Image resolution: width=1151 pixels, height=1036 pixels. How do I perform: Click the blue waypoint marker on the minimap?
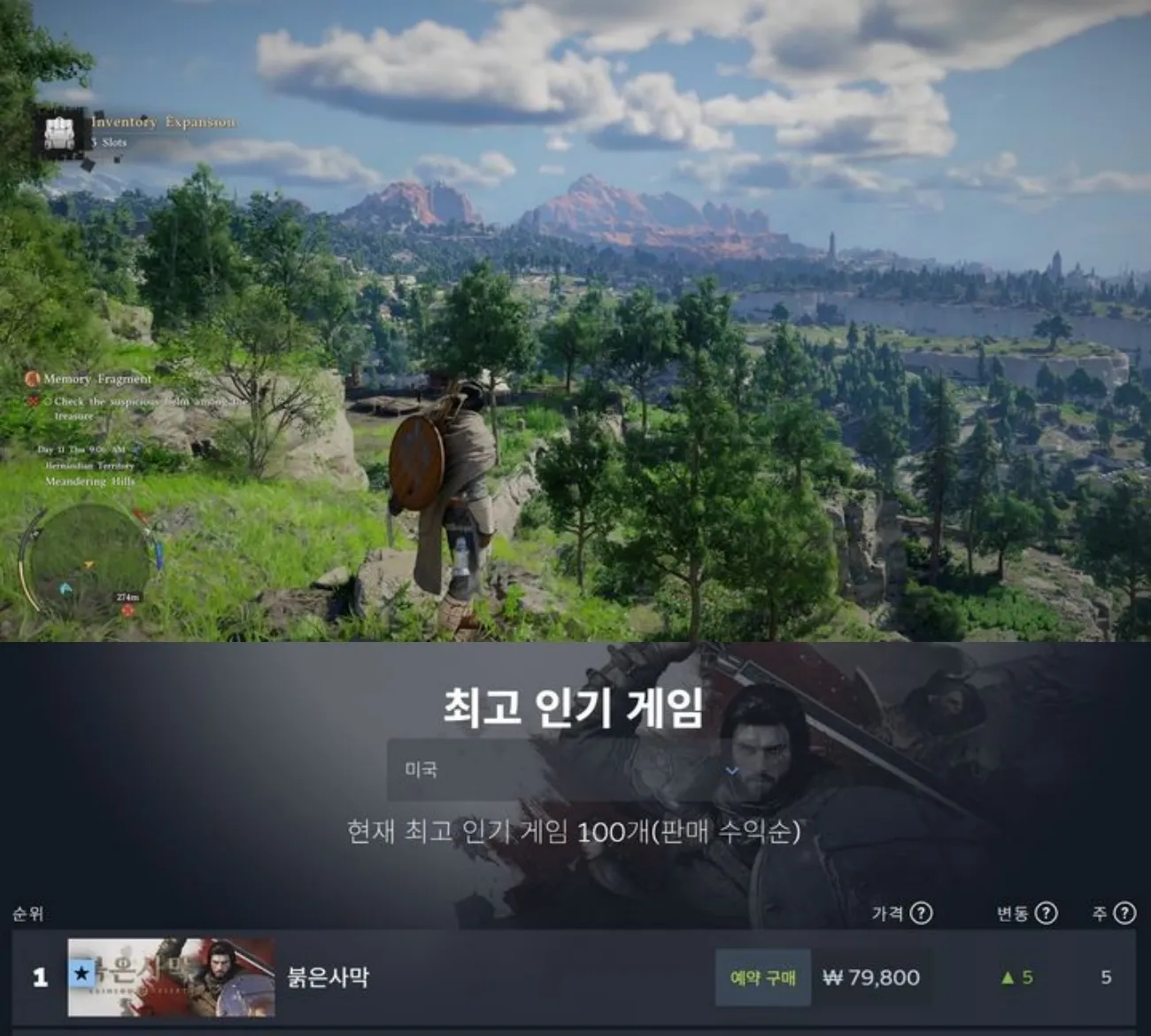tap(66, 589)
